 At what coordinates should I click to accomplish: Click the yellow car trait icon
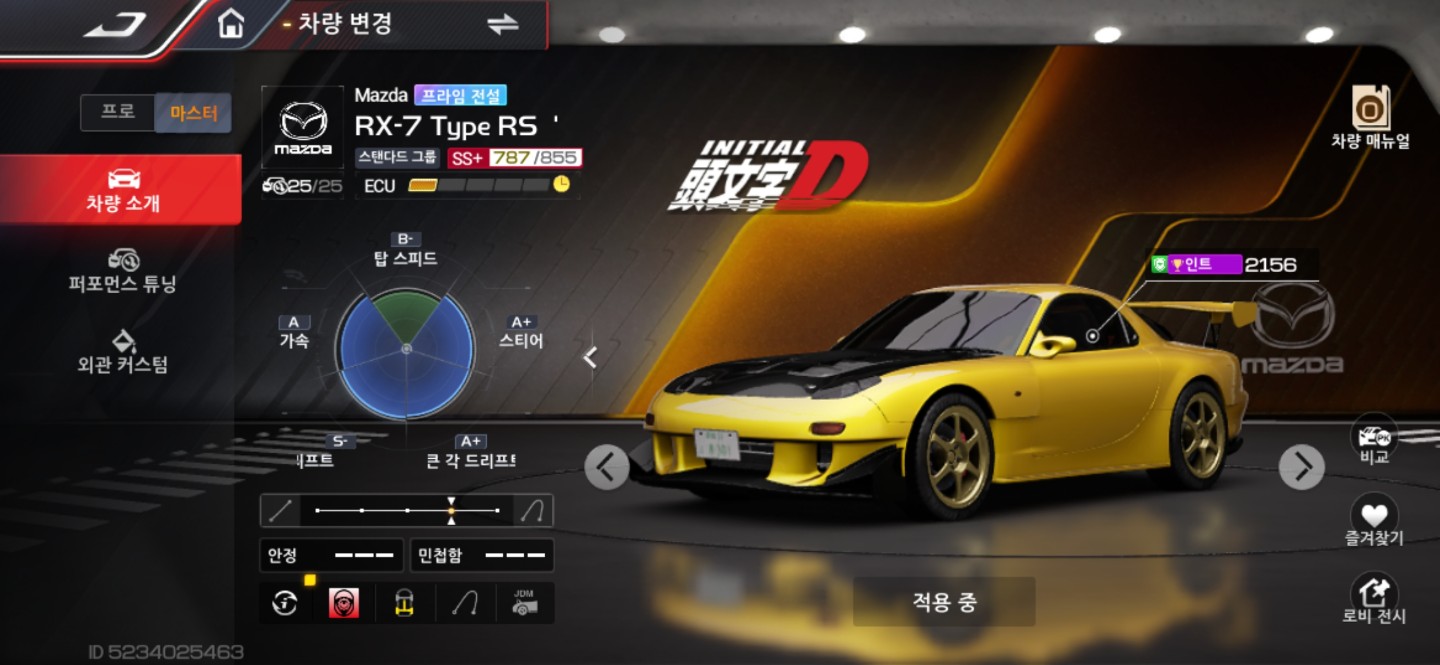[404, 603]
